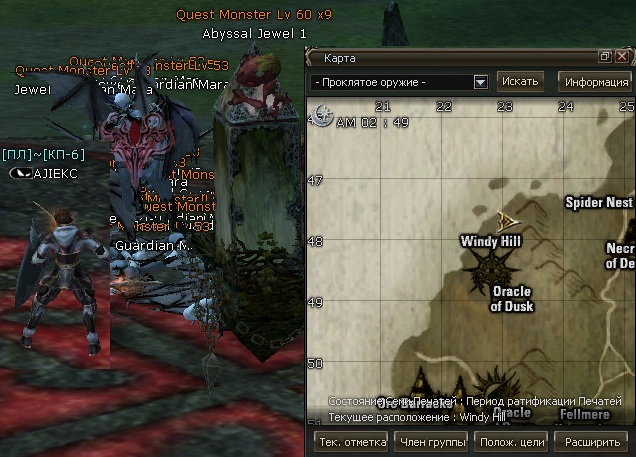Close the Карта map window
Screen dimensions: 636x457
pos(621,57)
